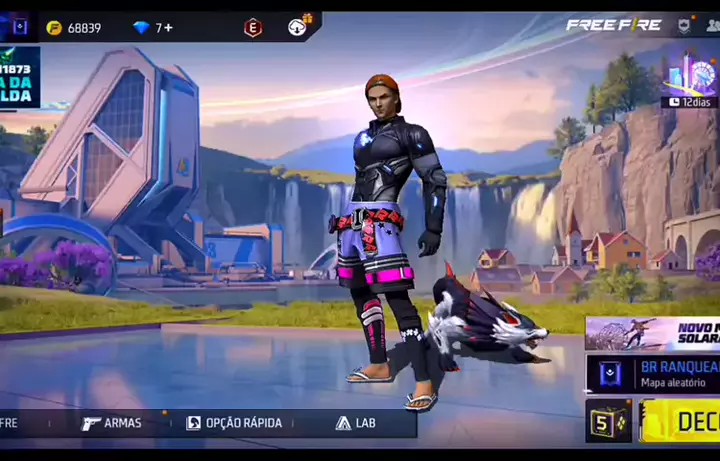Open the download center cloud icon
720x461 pixels.
(x=299, y=26)
